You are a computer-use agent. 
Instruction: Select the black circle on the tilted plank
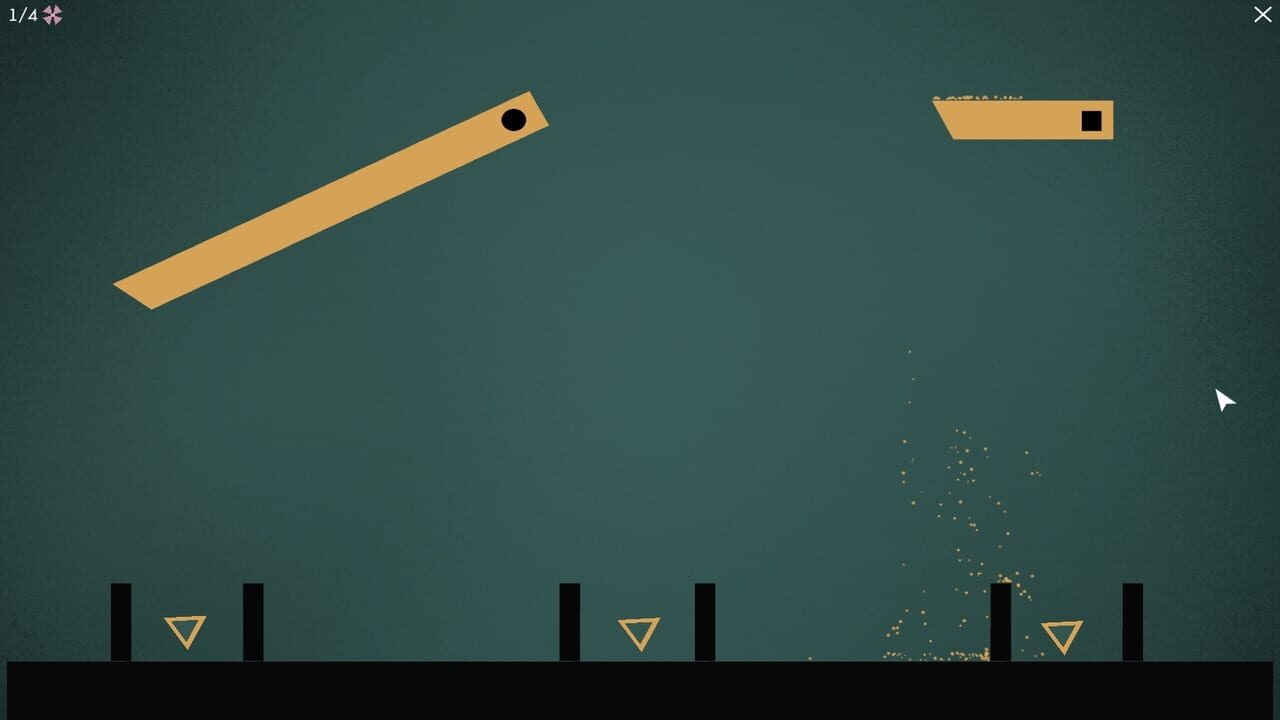[x=514, y=120]
